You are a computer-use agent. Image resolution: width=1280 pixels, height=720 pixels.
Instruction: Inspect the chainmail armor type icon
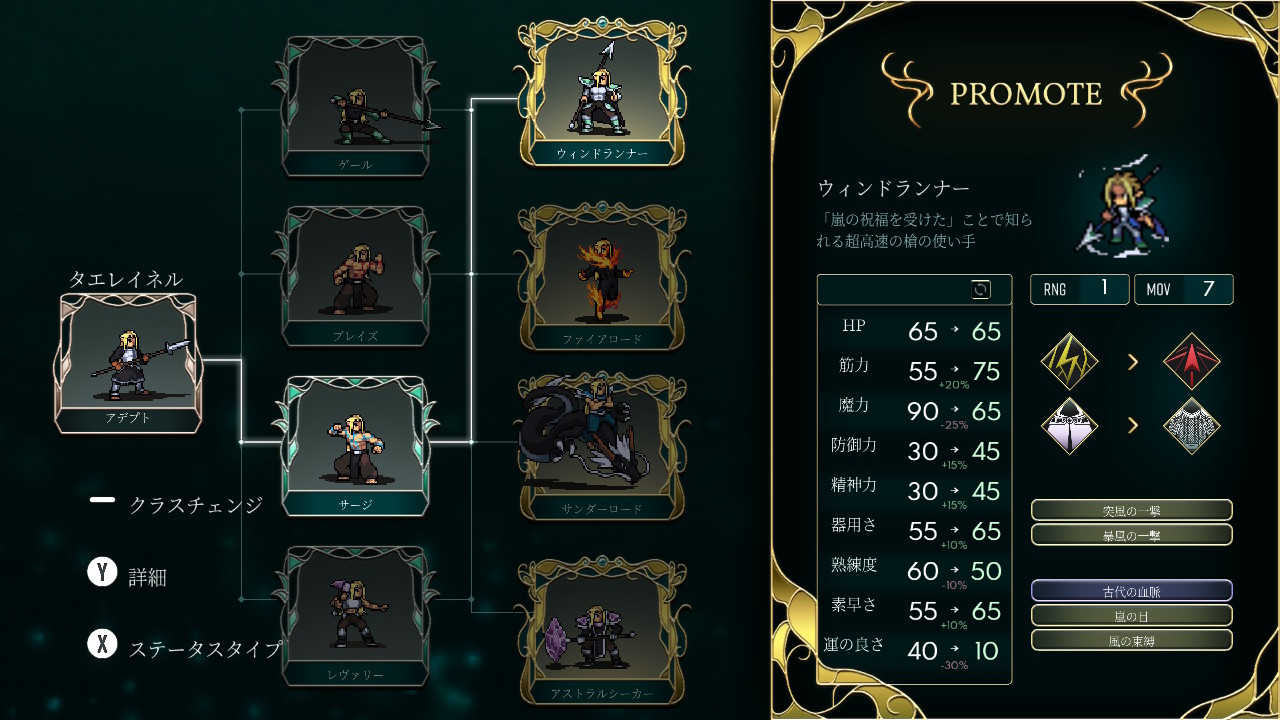point(1192,426)
